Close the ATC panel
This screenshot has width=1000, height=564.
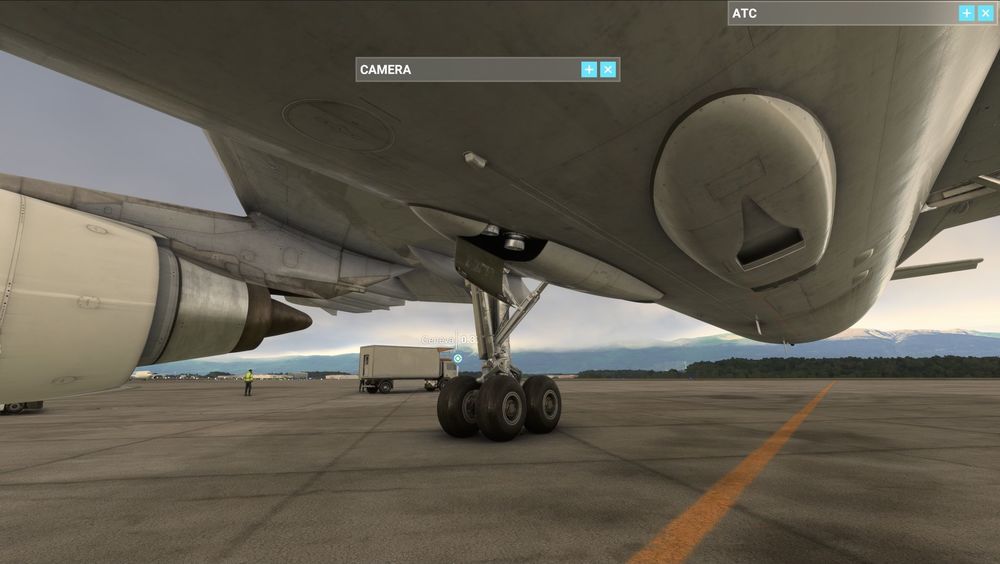(x=985, y=13)
